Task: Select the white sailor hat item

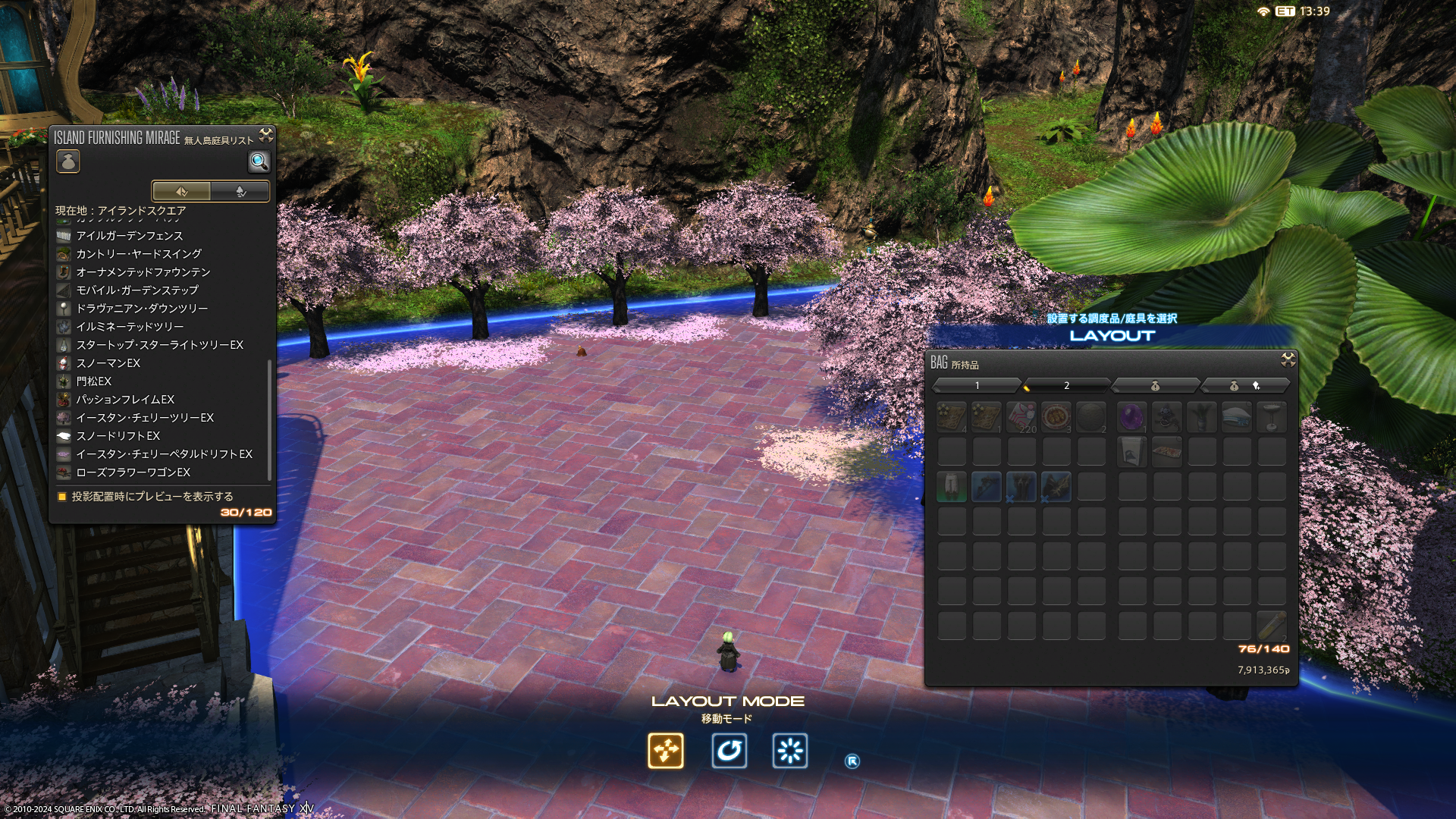Action: 1236,416
